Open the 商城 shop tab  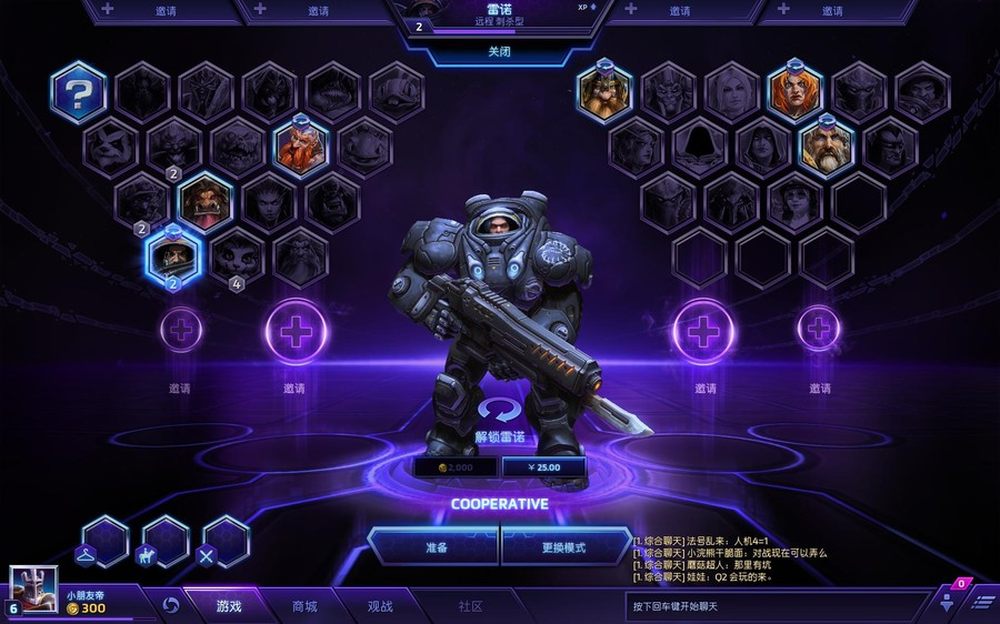click(x=304, y=606)
